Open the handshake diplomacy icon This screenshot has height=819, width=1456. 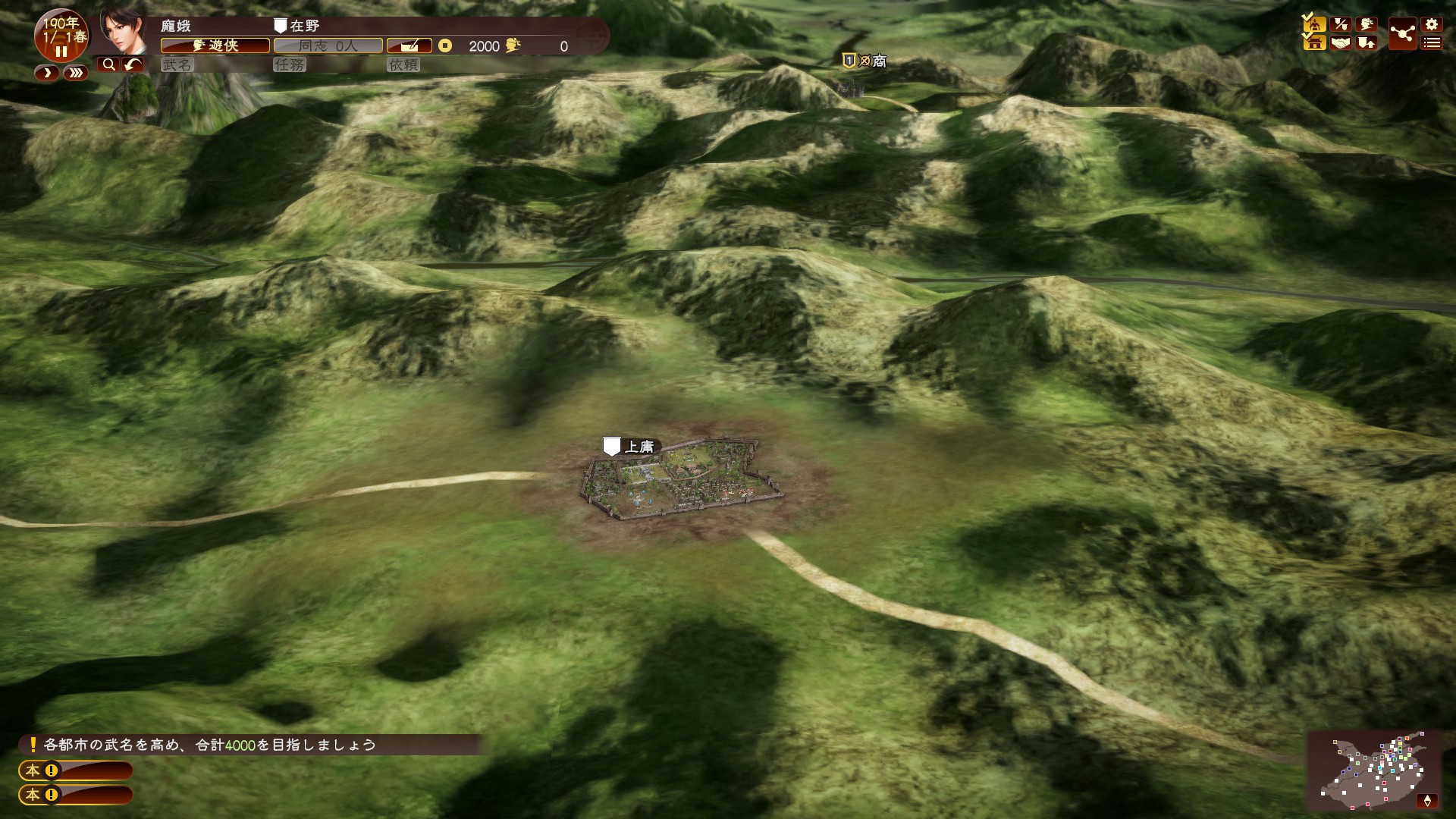[1341, 42]
